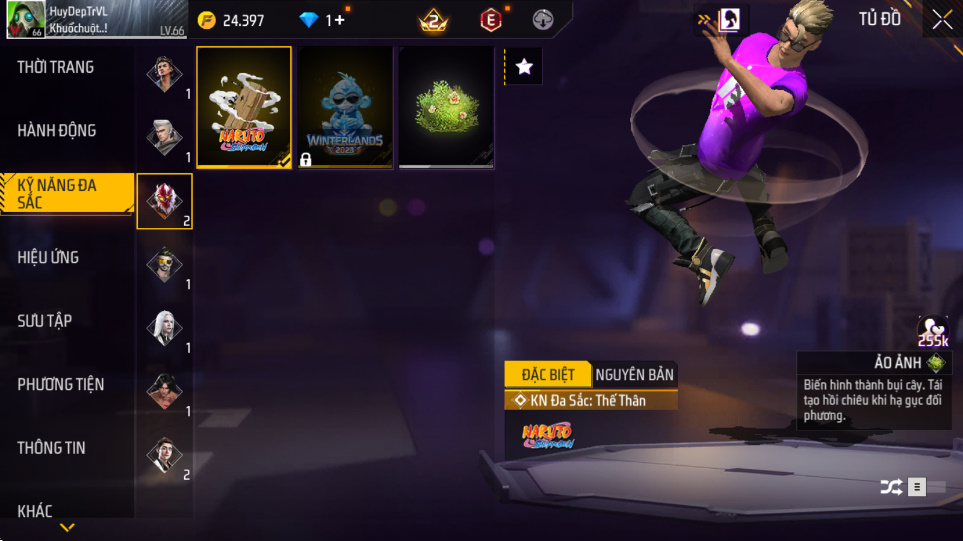Close the Tủ Đồ screen

point(942,19)
